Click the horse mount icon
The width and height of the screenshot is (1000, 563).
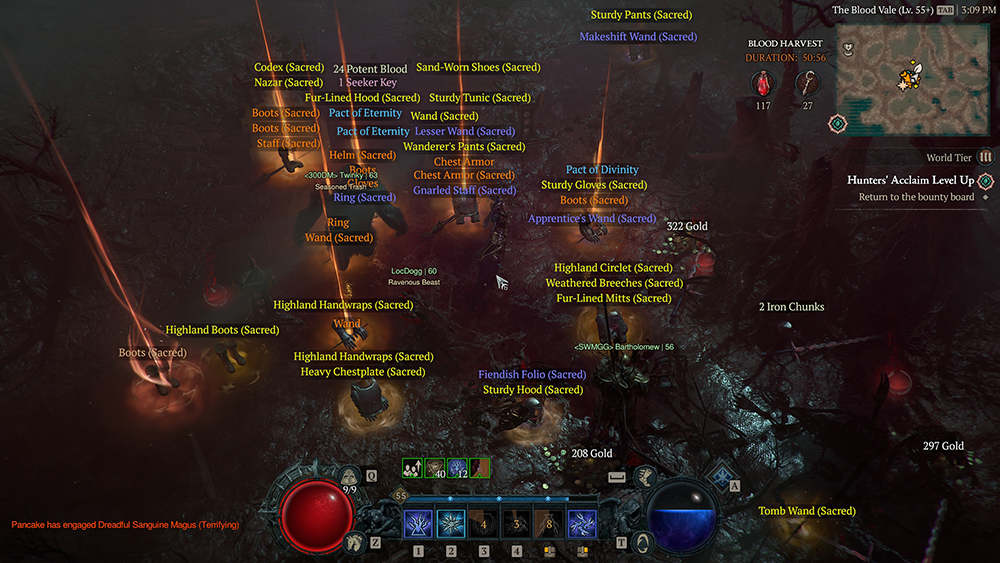pyautogui.click(x=350, y=543)
